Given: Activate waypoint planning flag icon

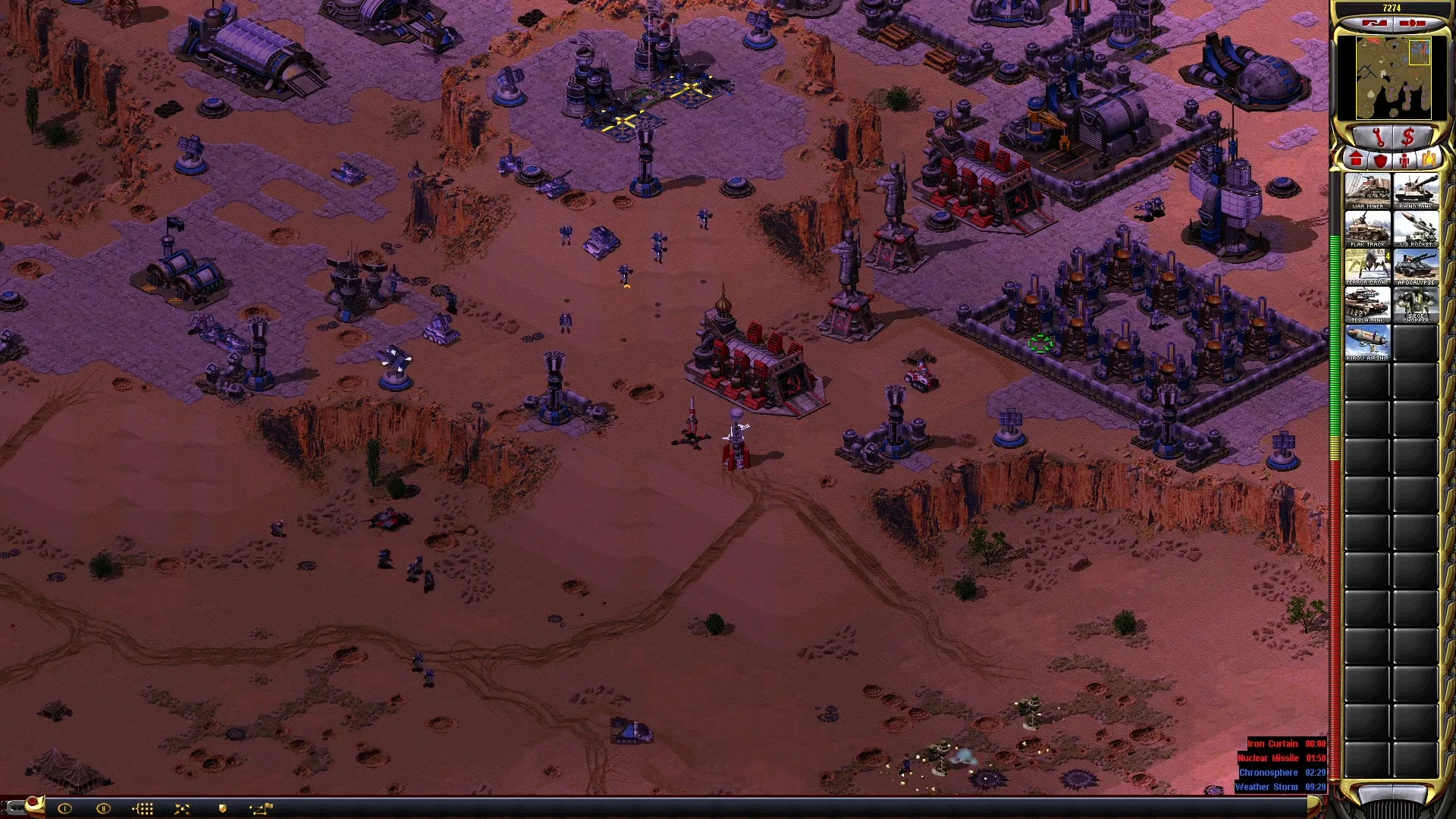Looking at the screenshot, I should point(261,808).
